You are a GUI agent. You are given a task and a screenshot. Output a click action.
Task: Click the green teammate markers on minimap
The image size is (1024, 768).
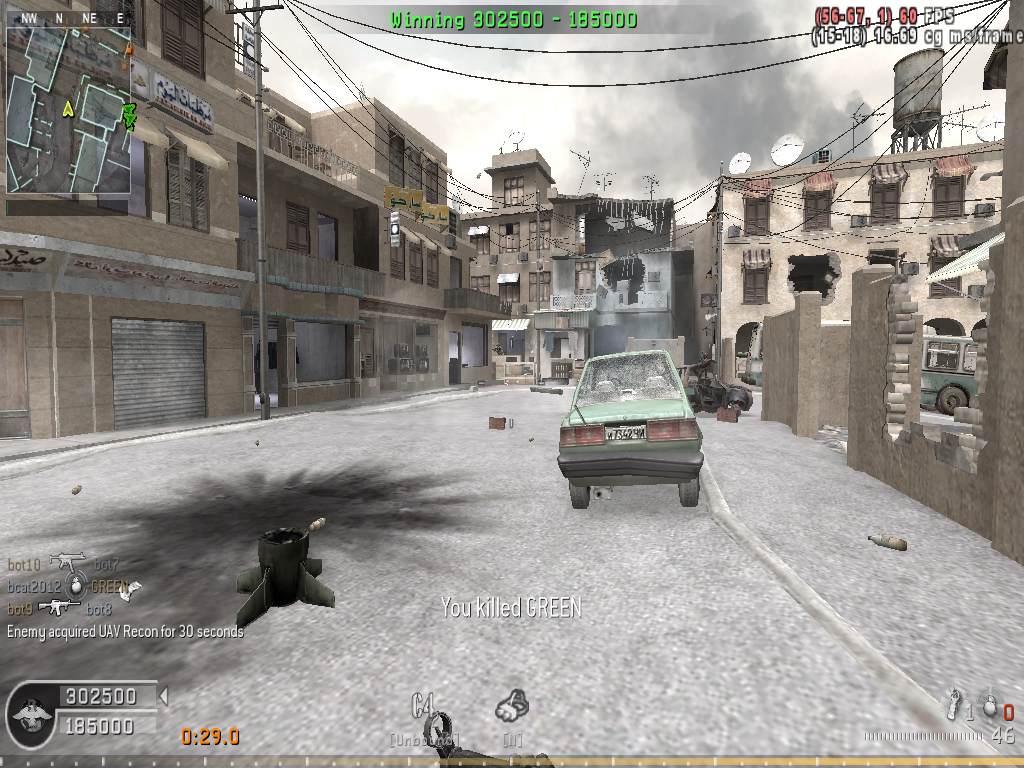128,114
